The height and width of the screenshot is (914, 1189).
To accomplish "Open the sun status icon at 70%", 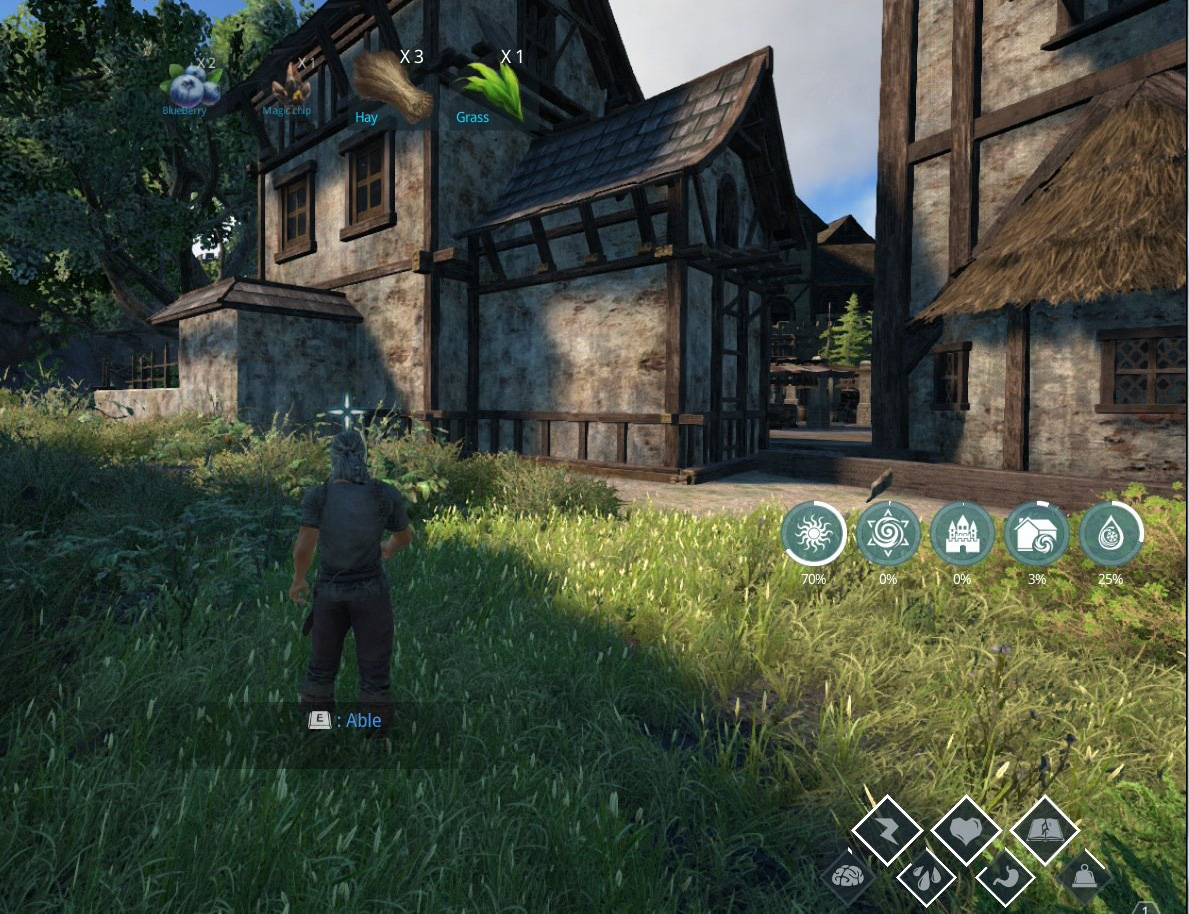I will (813, 535).
